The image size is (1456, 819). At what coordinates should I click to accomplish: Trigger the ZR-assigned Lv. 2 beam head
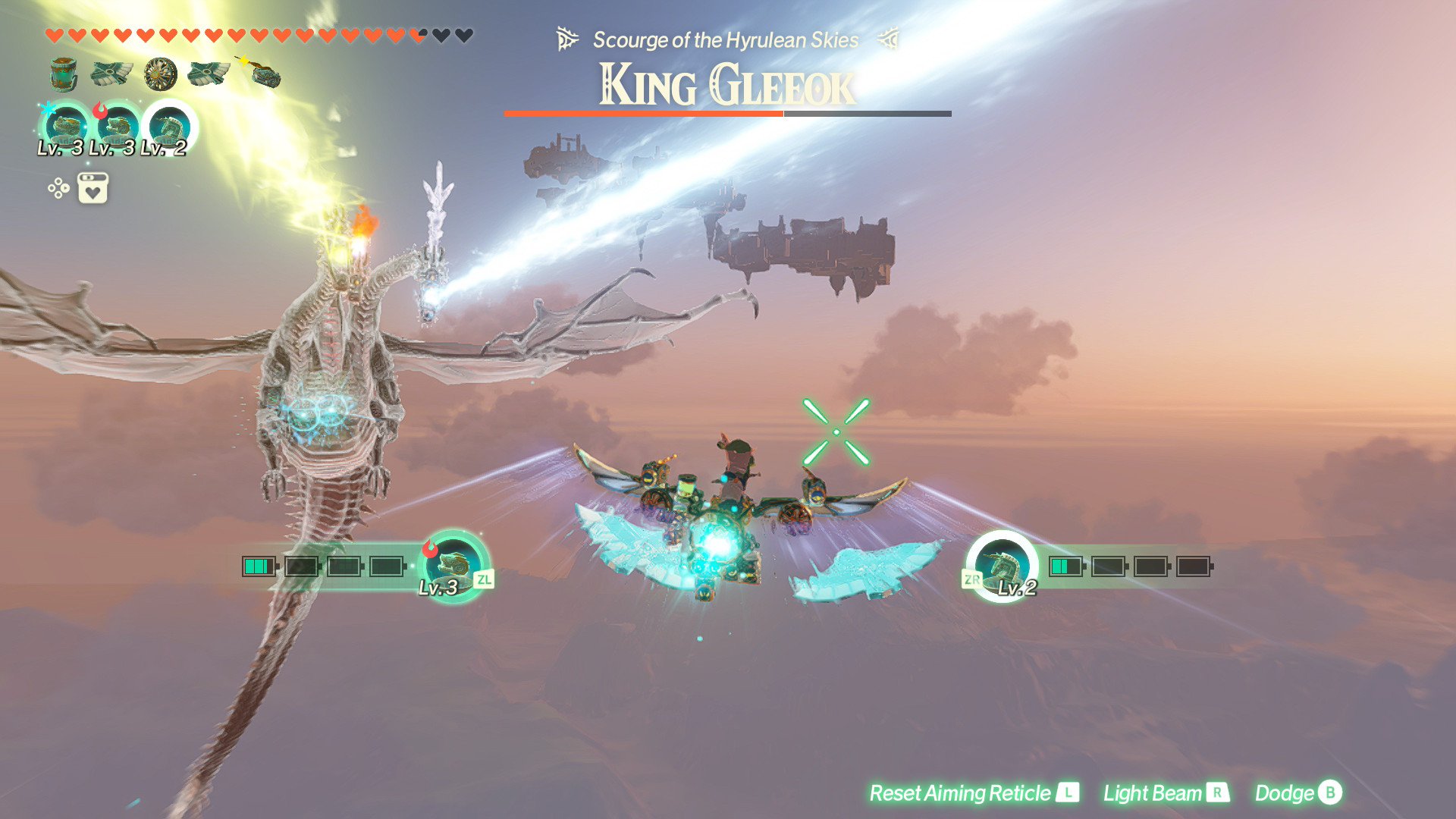click(x=1001, y=565)
